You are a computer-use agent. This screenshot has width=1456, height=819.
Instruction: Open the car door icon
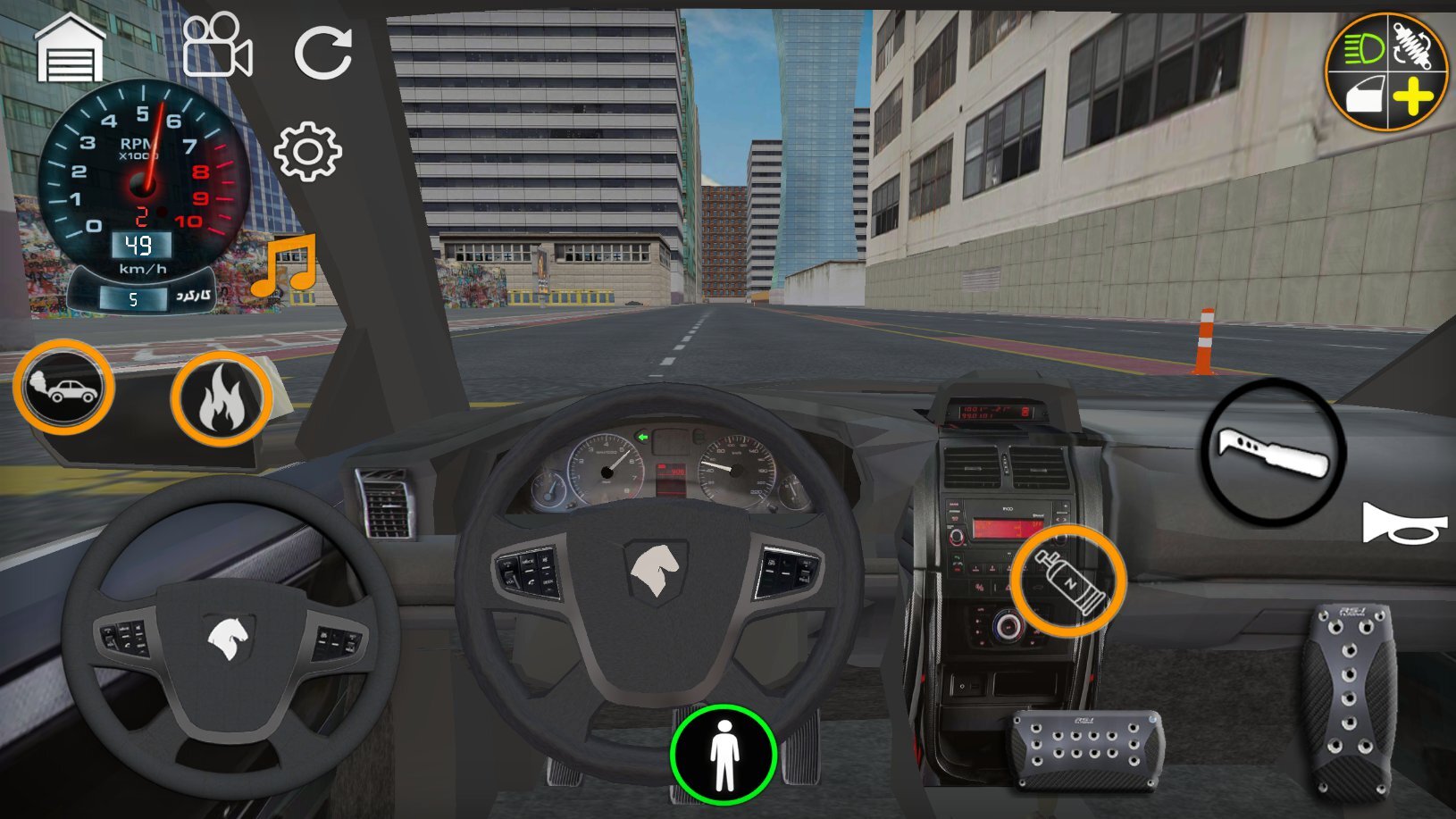click(x=1362, y=96)
